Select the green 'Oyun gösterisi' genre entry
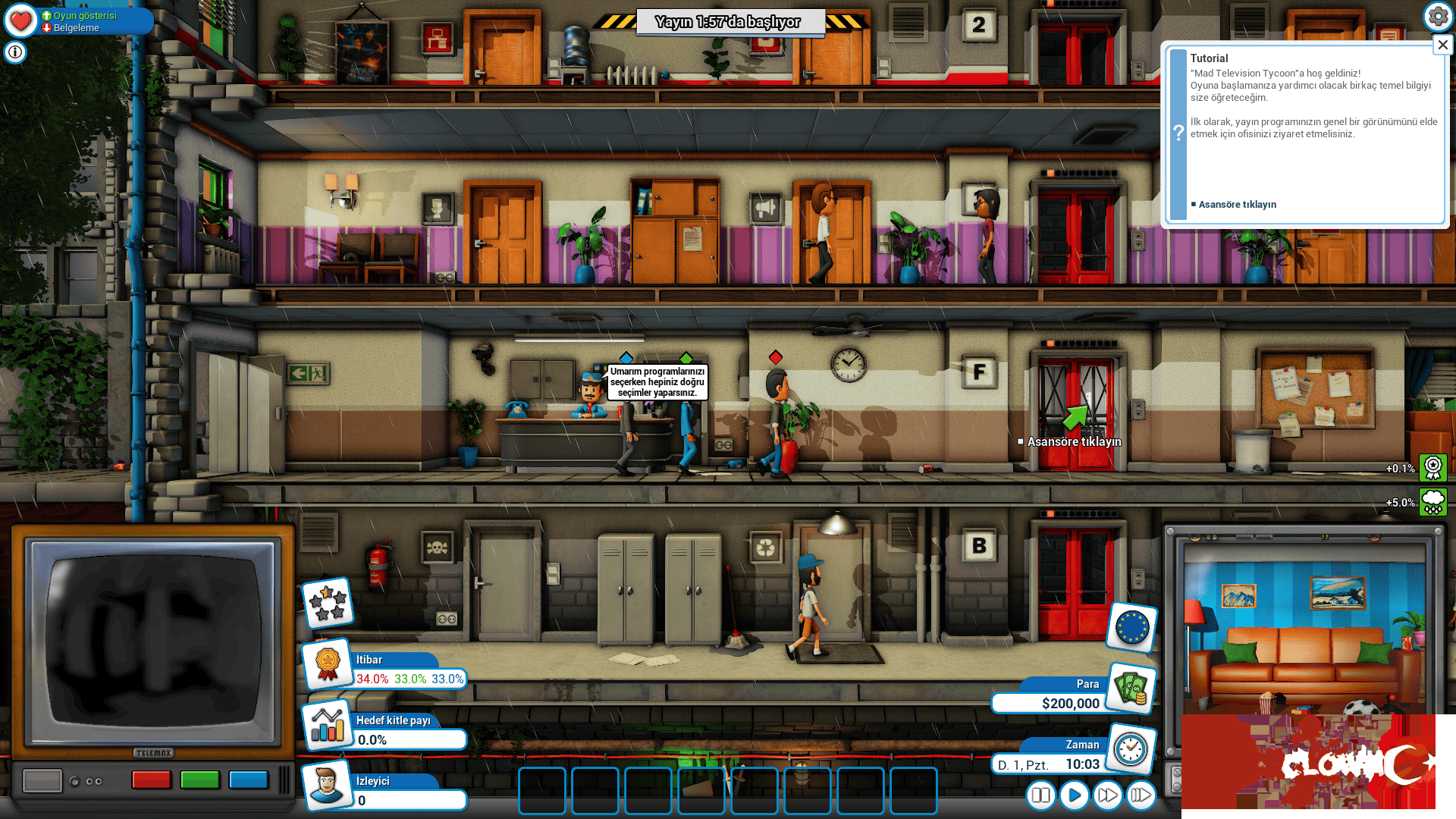This screenshot has width=1456, height=819. pos(80,15)
